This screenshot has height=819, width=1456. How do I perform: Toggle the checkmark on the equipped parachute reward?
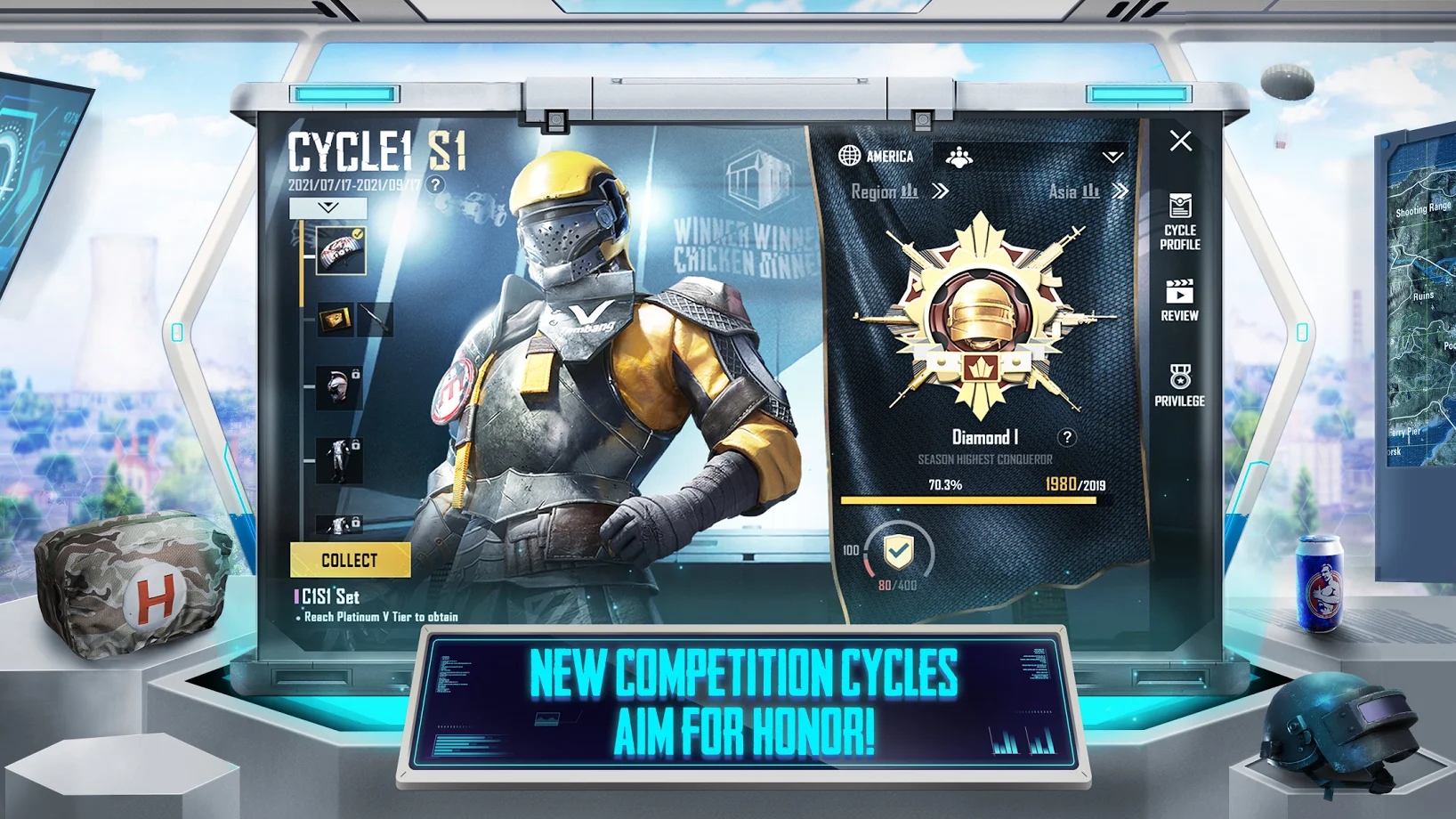coord(358,233)
